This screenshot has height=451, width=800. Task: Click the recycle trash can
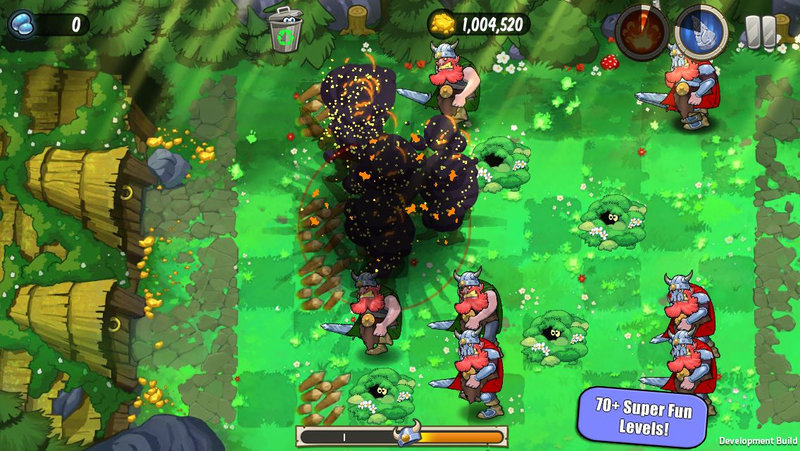click(x=286, y=30)
